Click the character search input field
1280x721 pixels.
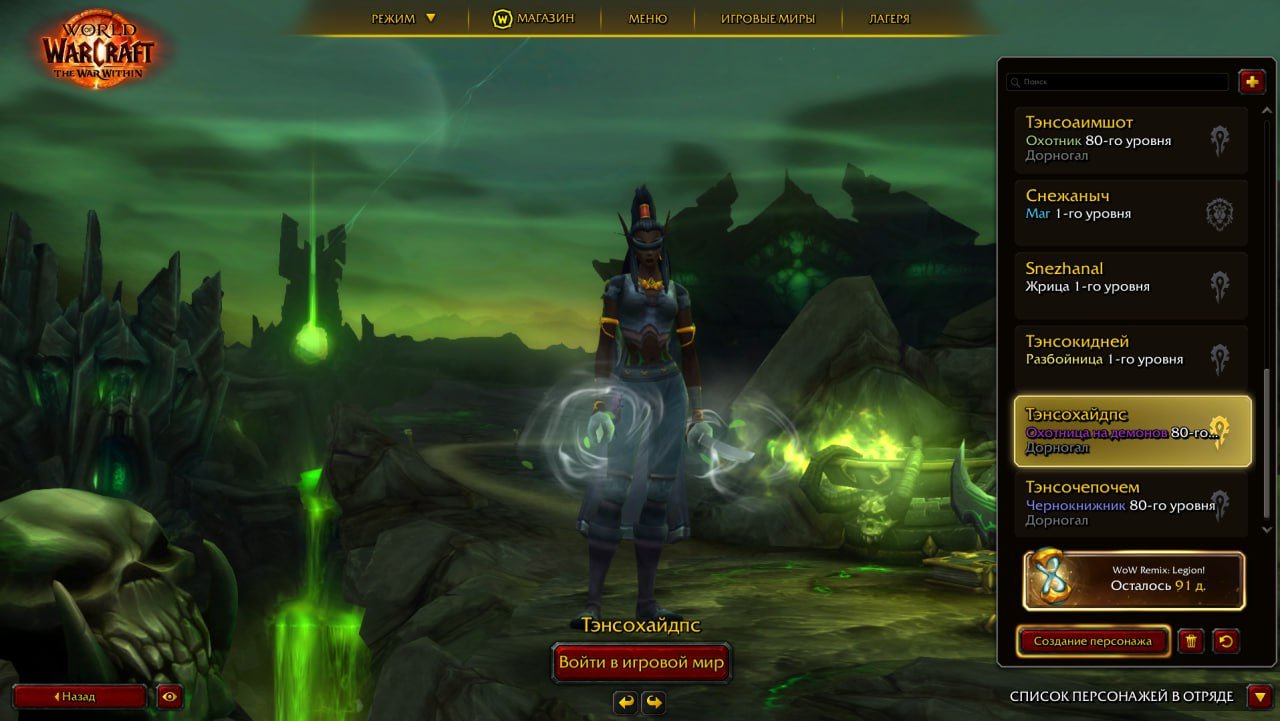tap(1117, 82)
